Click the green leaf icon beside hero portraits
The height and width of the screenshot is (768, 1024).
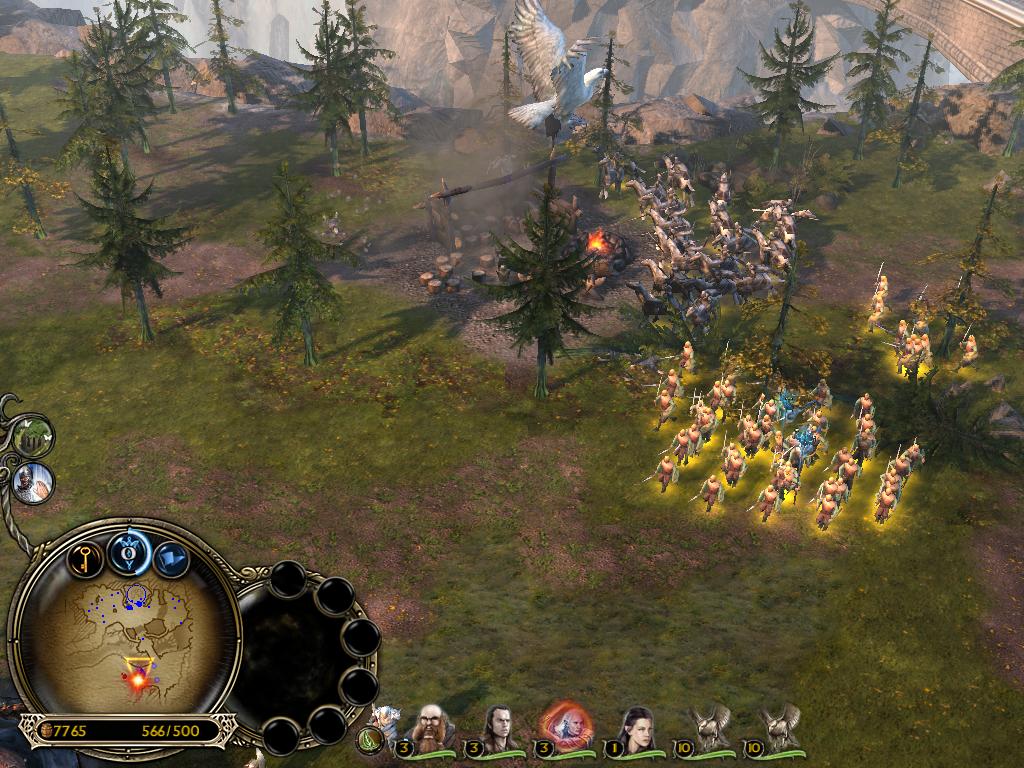370,742
